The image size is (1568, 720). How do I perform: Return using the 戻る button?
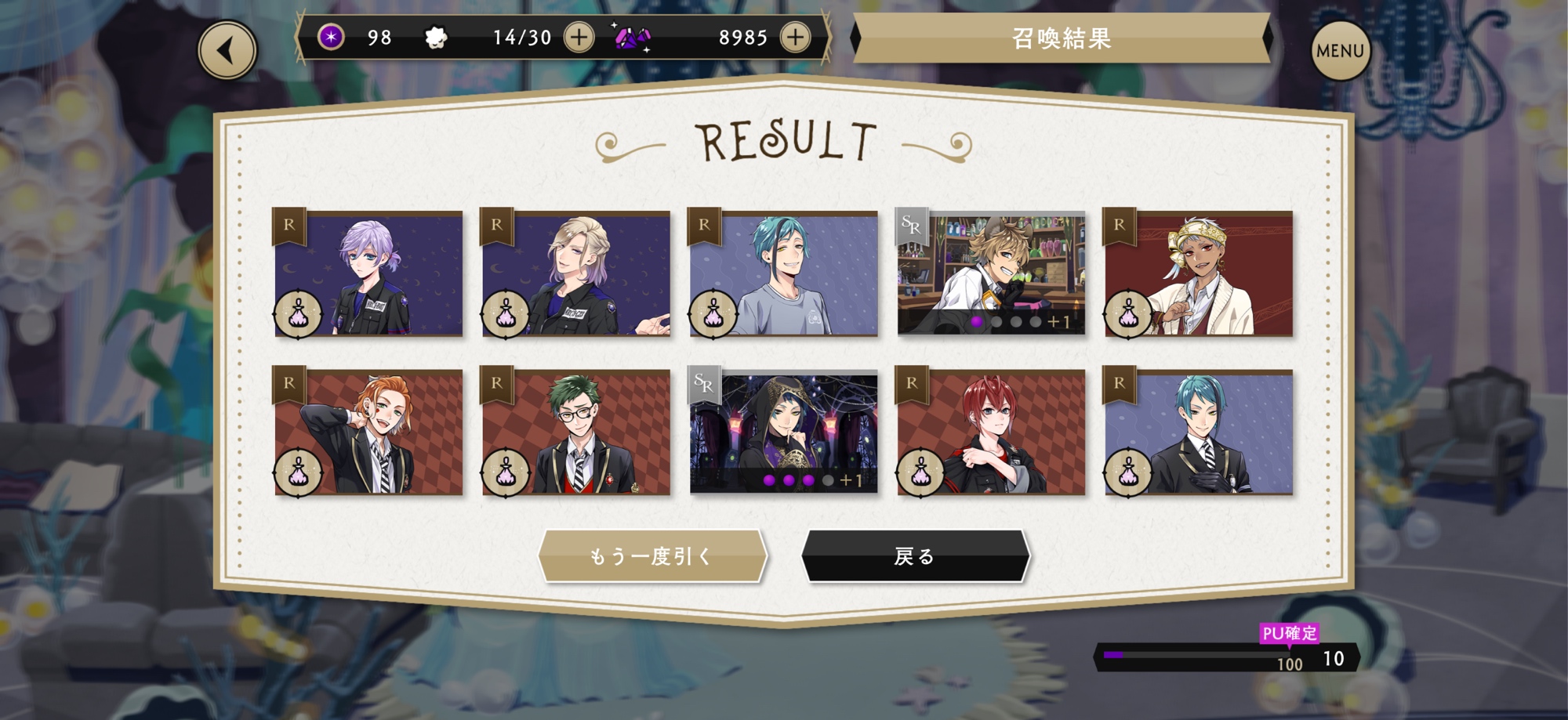point(914,556)
